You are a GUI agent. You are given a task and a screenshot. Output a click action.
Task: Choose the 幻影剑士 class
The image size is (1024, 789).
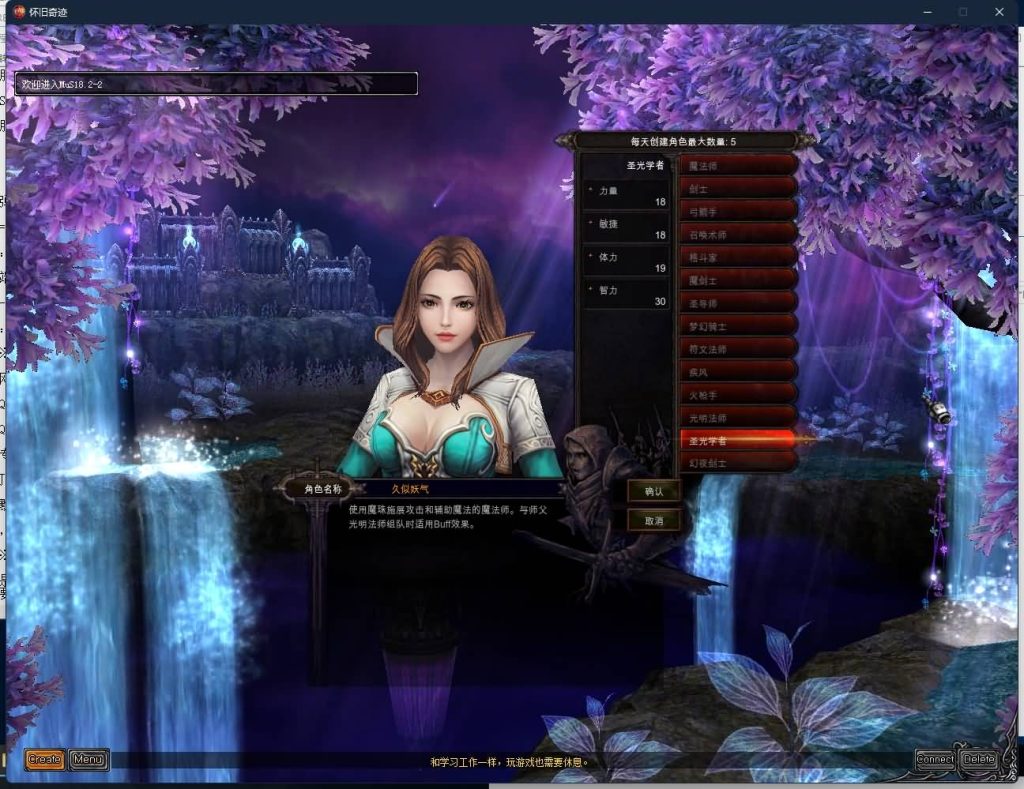738,463
